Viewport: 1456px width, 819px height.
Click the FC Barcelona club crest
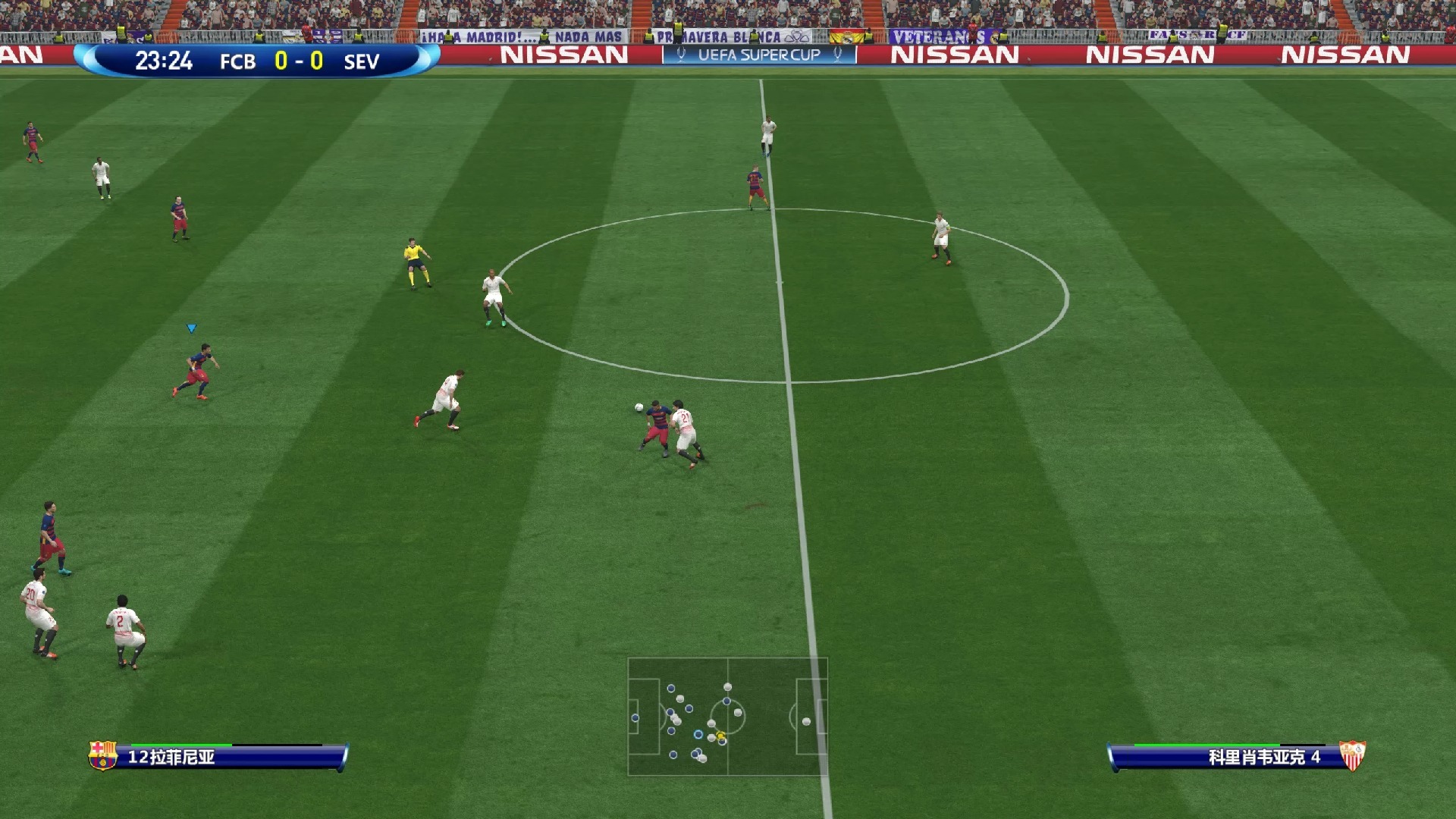(x=103, y=755)
